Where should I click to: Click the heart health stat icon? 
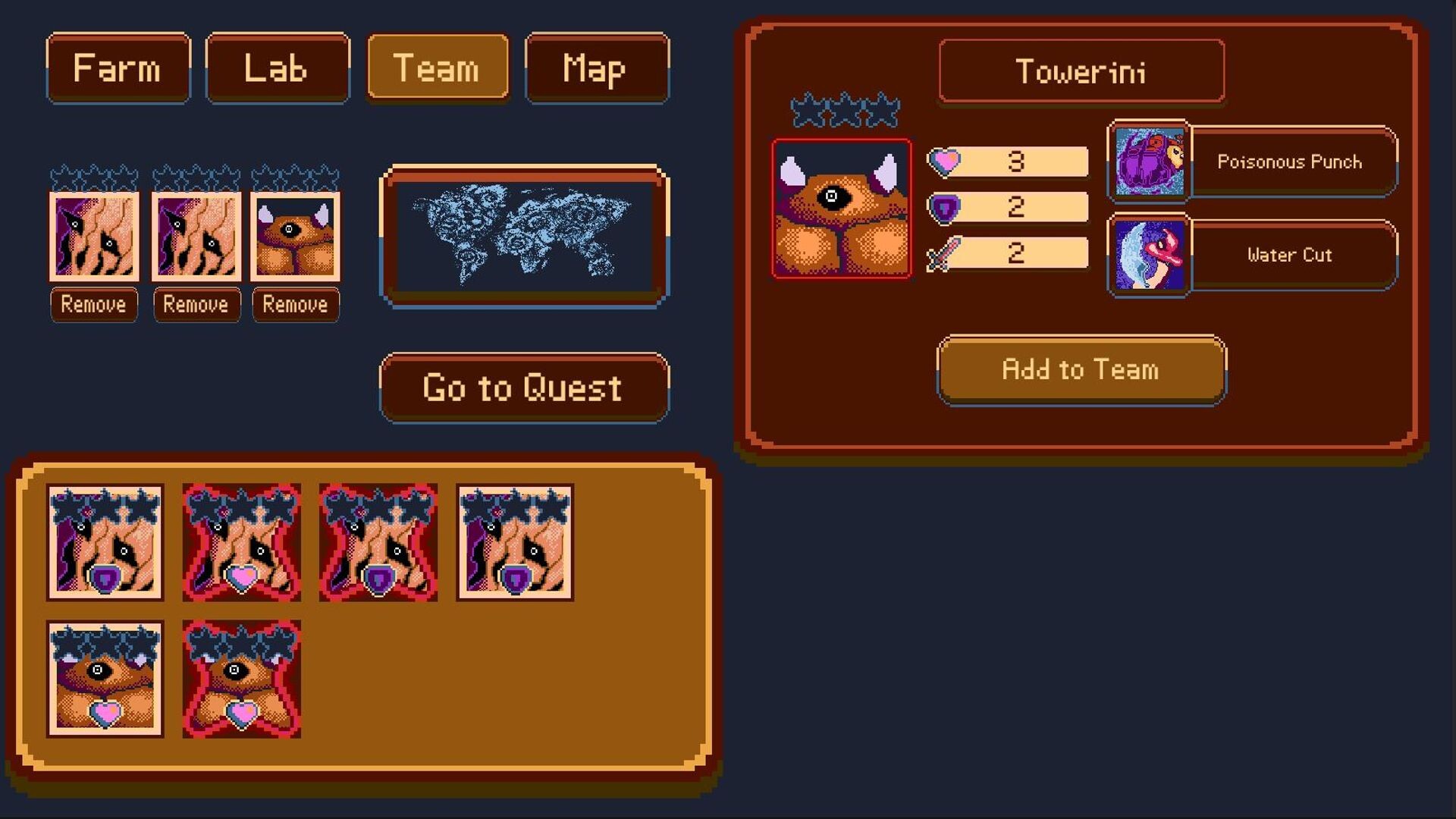943,161
